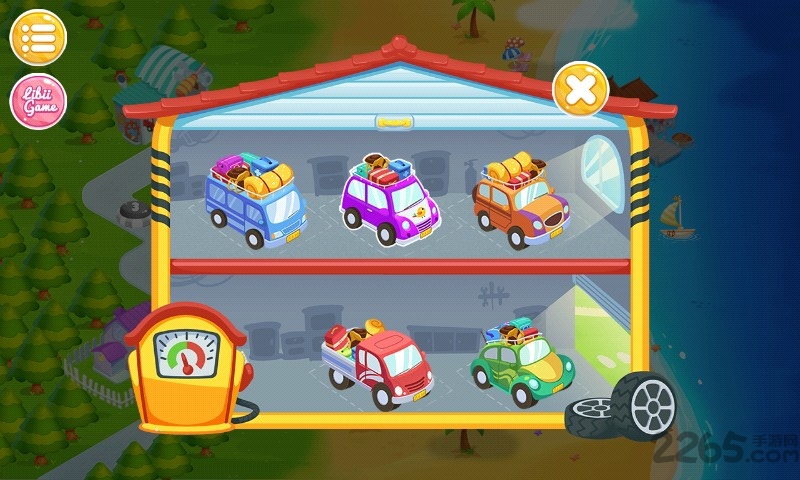The height and width of the screenshot is (480, 800).
Task: Open the yellow list menu button
Action: [x=37, y=38]
